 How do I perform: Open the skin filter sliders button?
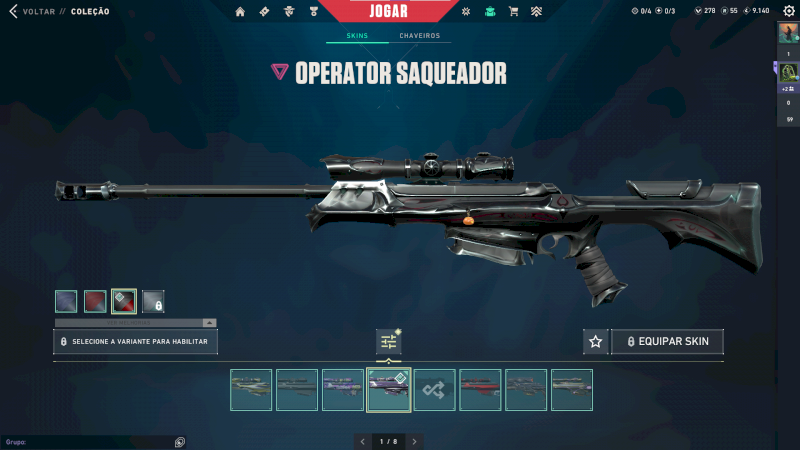point(389,342)
